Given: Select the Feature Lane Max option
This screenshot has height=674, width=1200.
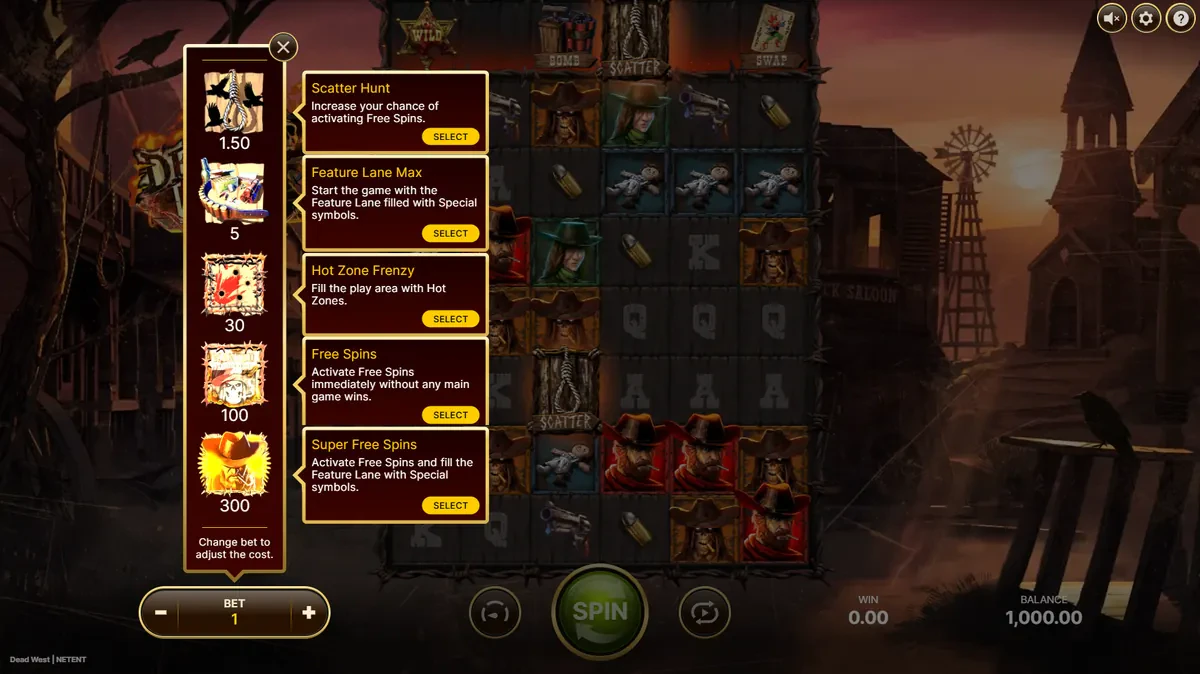Looking at the screenshot, I should click(x=450, y=233).
